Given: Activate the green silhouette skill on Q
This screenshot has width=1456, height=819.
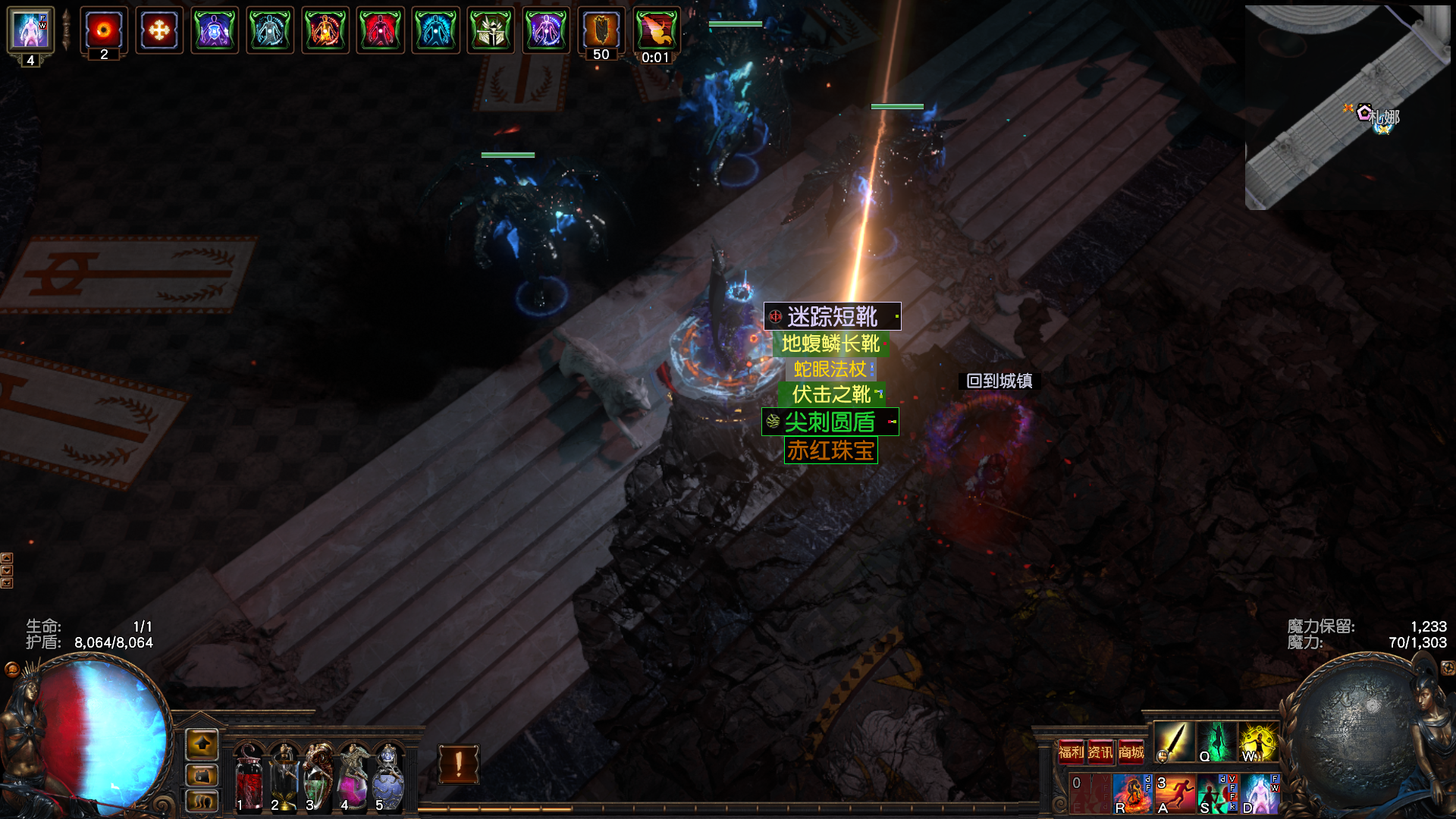Looking at the screenshot, I should tap(1216, 741).
